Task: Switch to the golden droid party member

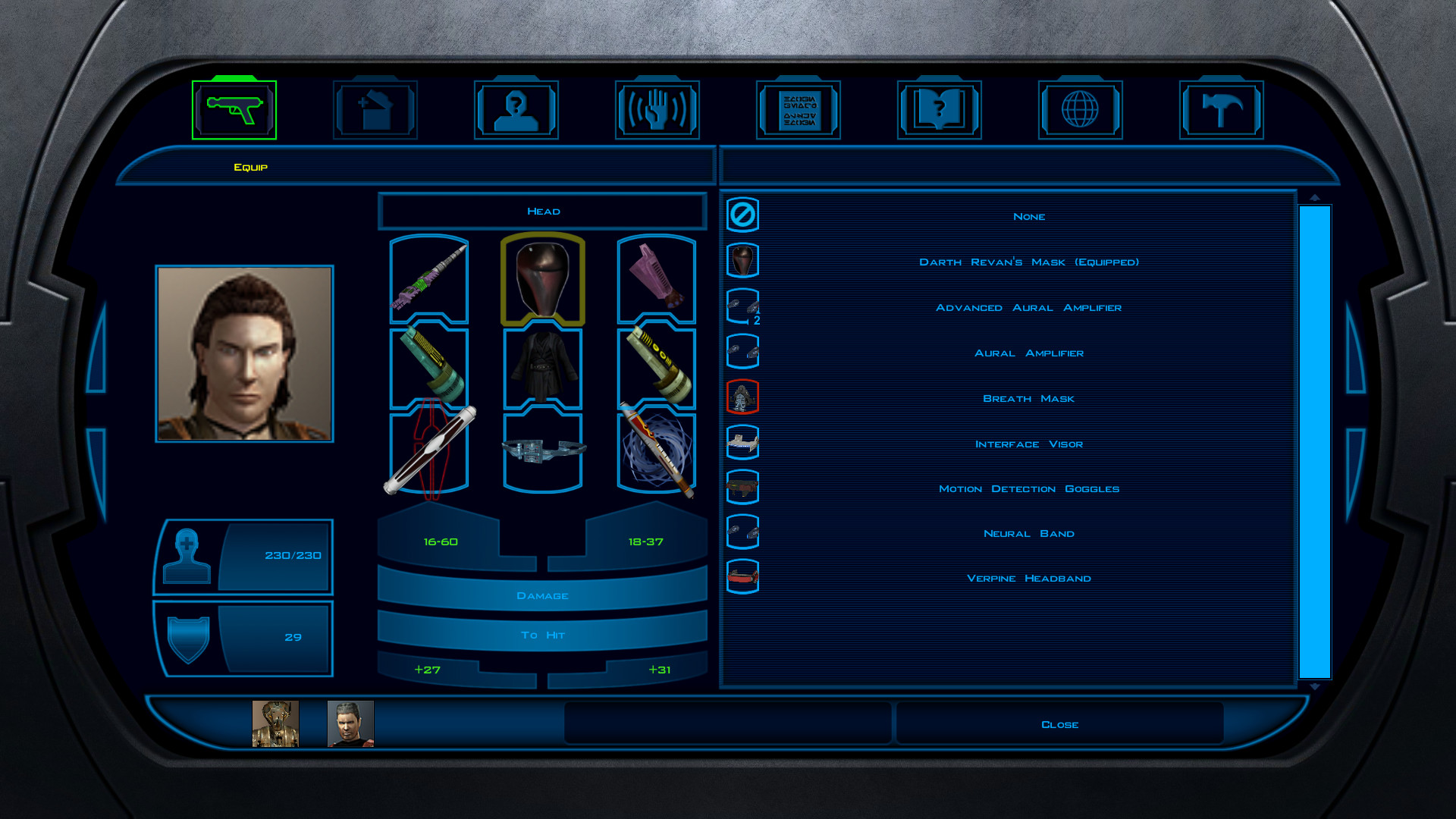Action: click(275, 724)
